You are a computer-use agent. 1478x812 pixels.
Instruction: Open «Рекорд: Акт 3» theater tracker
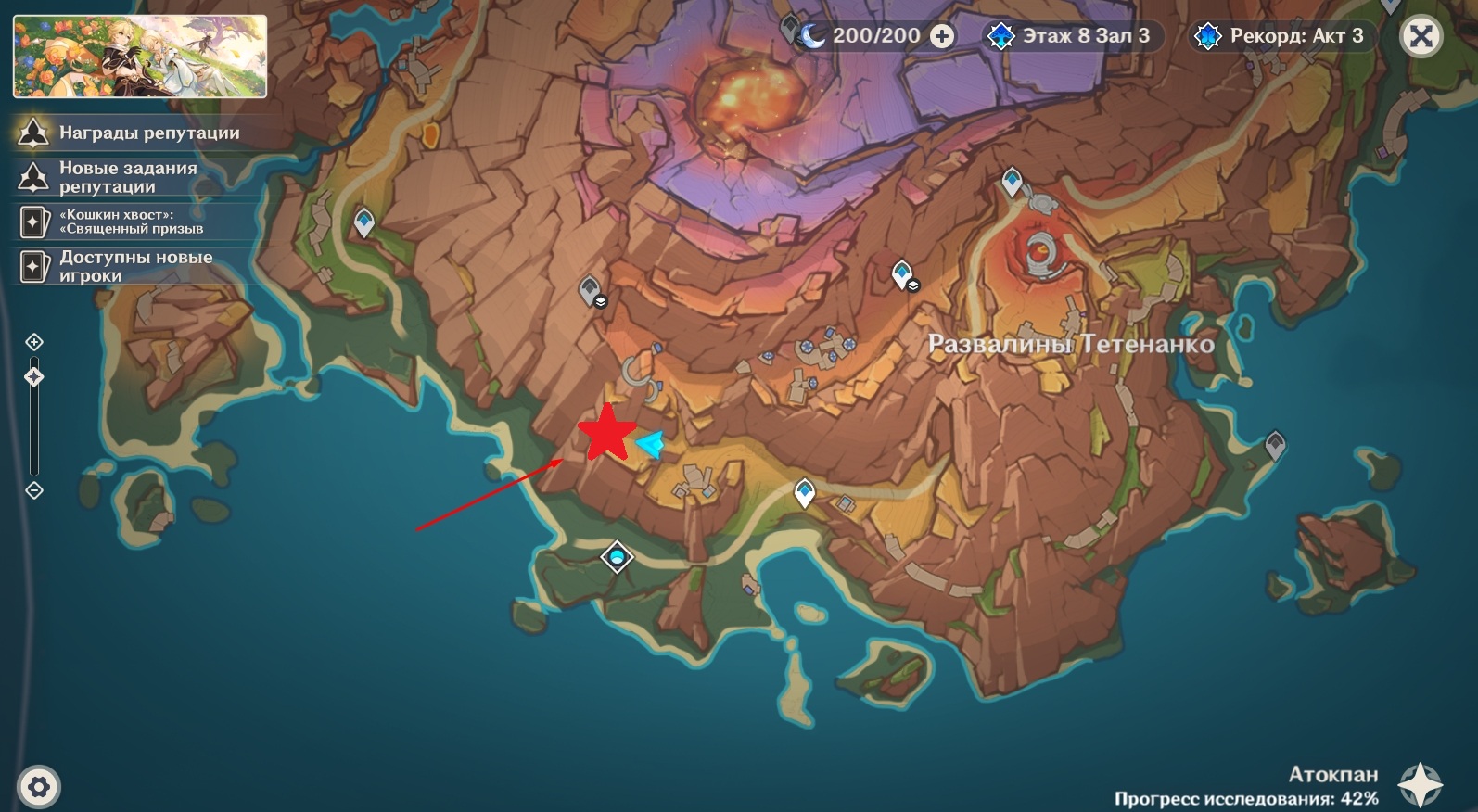click(x=1281, y=36)
